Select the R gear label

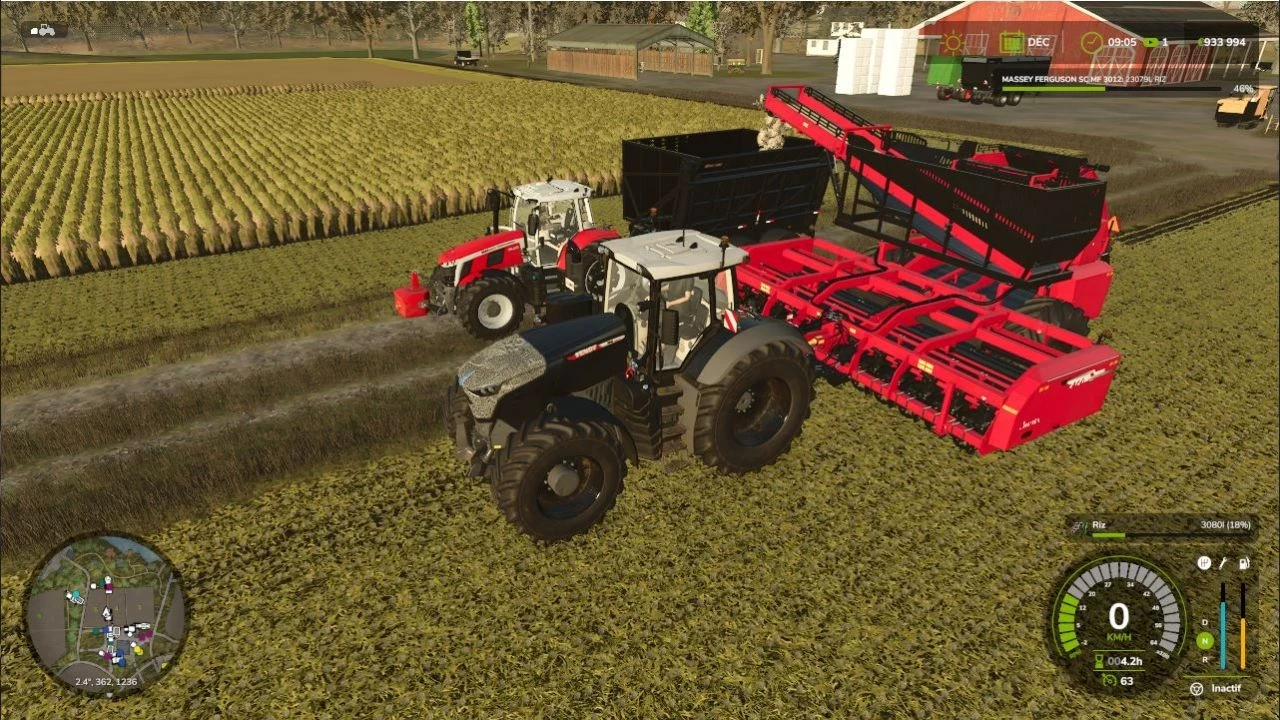tap(1204, 659)
